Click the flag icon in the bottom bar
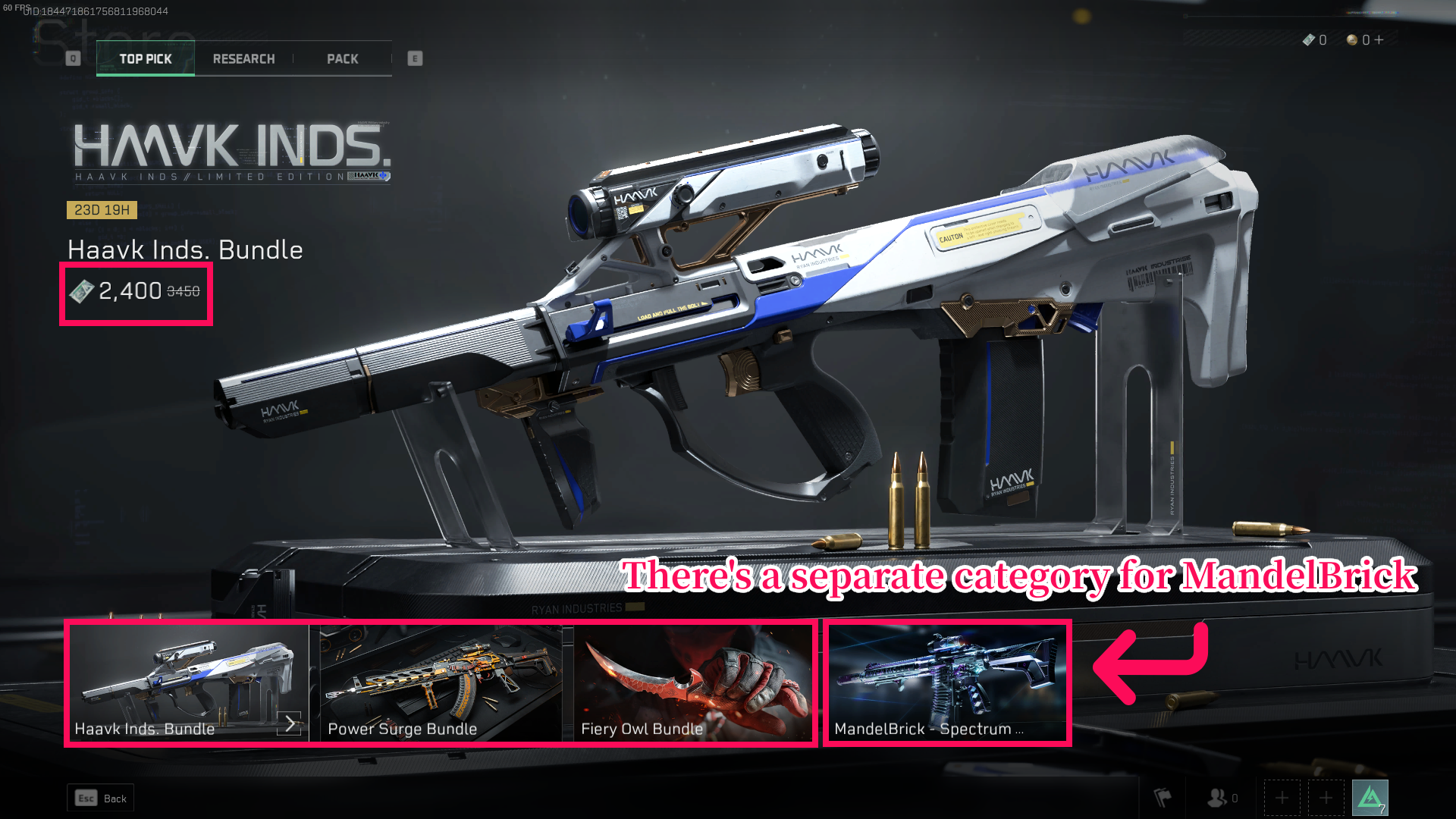Screen dimensions: 1456x819 [x=1163, y=798]
